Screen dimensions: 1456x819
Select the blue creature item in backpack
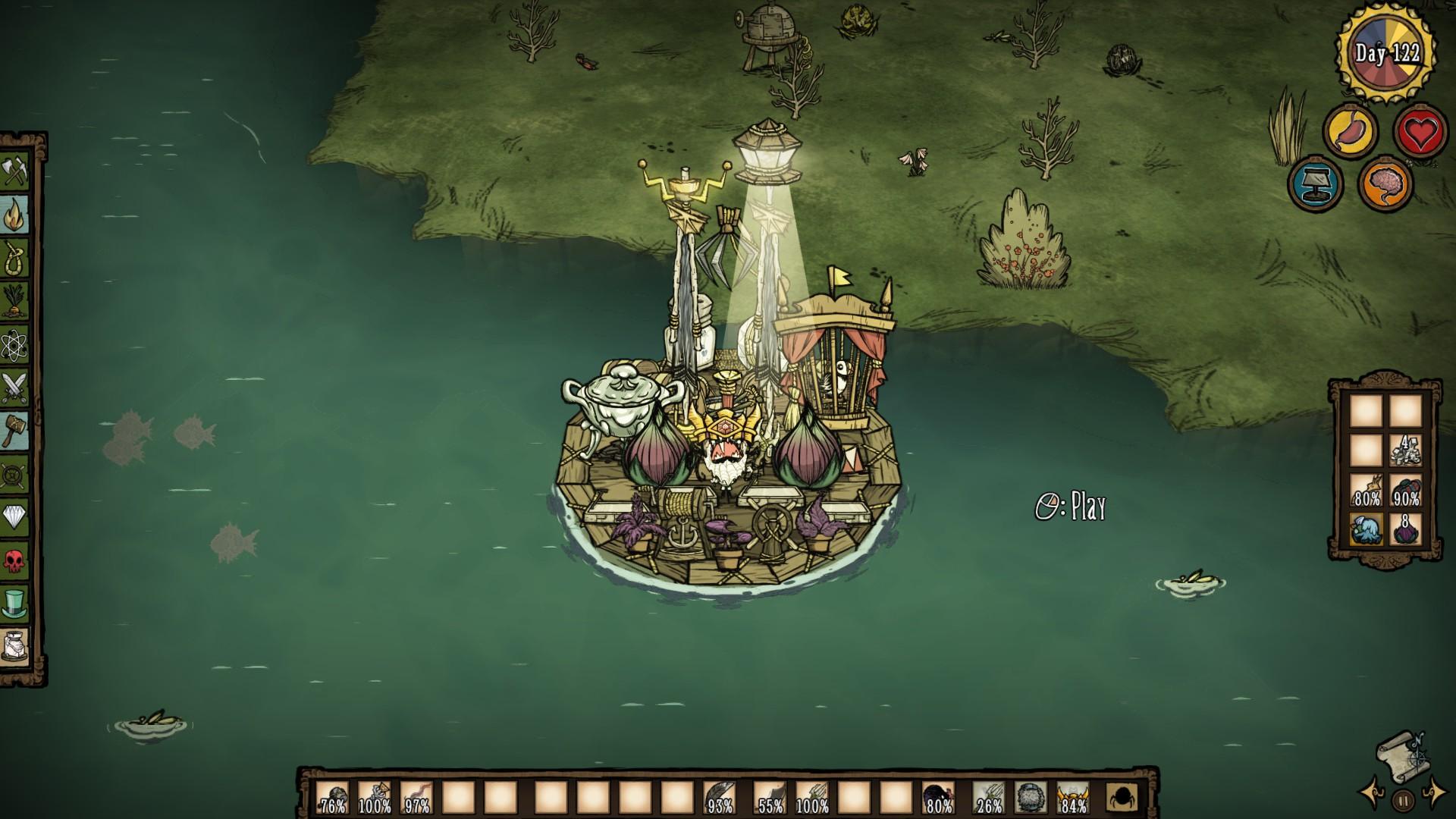click(1367, 528)
